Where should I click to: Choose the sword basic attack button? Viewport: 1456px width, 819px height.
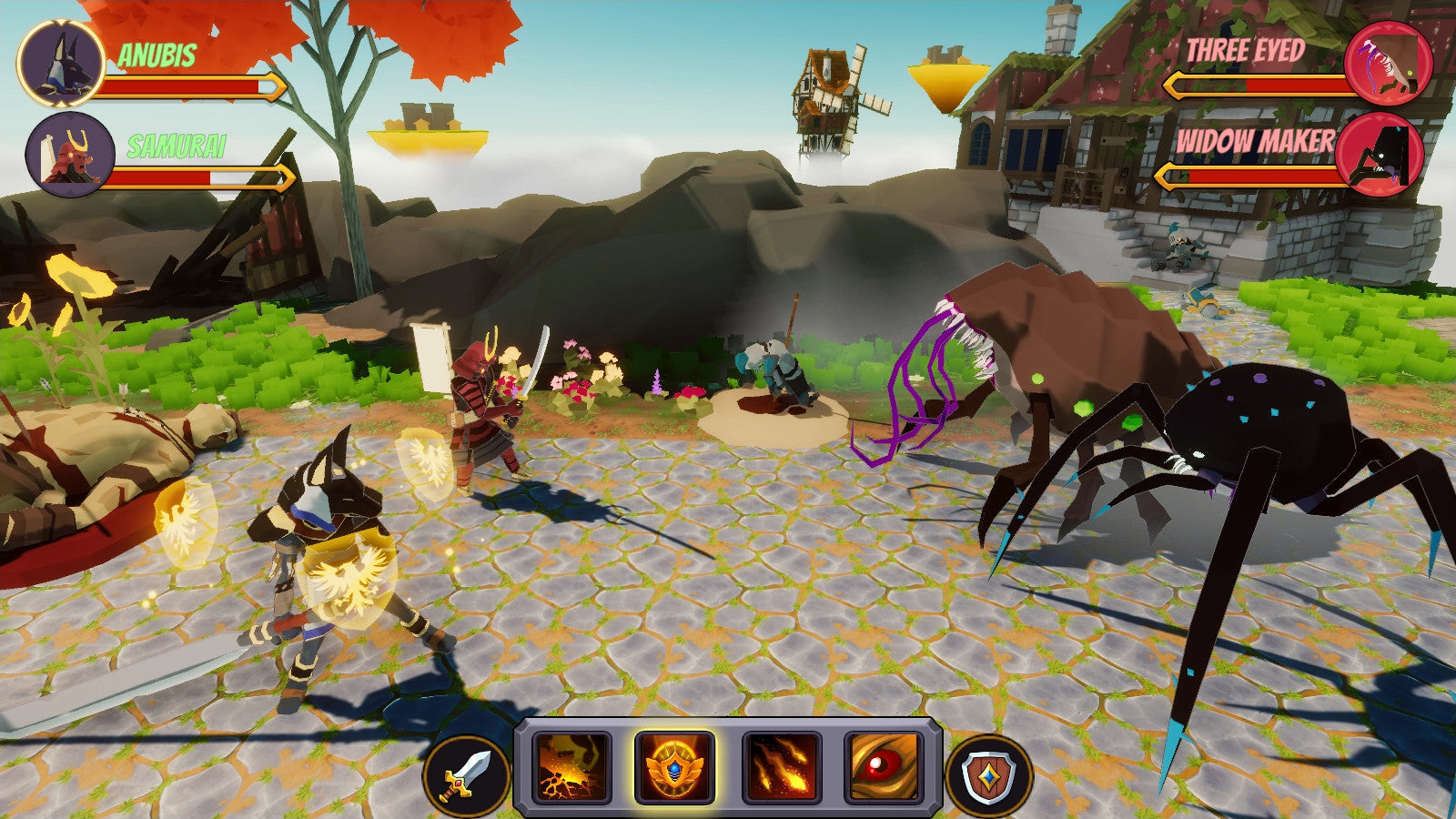pyautogui.click(x=466, y=776)
